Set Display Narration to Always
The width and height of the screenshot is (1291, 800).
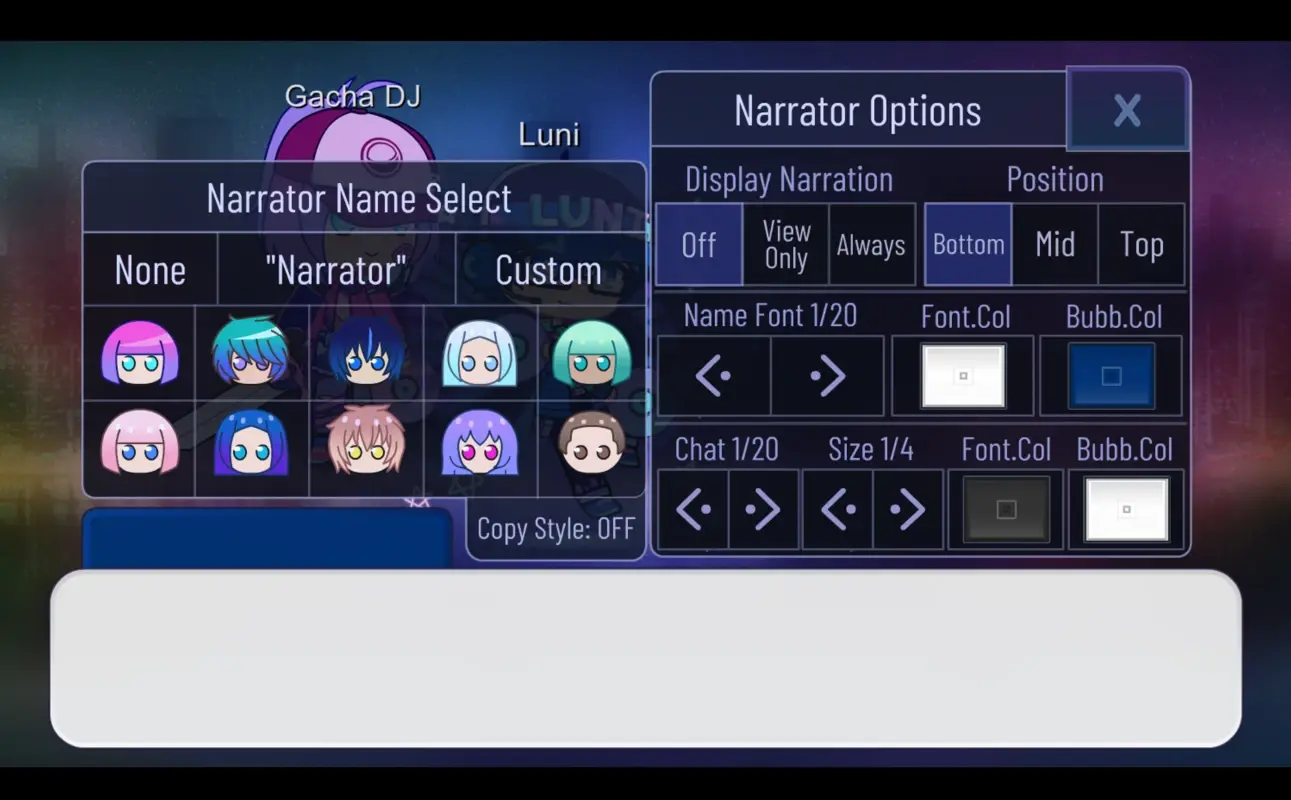pos(870,244)
